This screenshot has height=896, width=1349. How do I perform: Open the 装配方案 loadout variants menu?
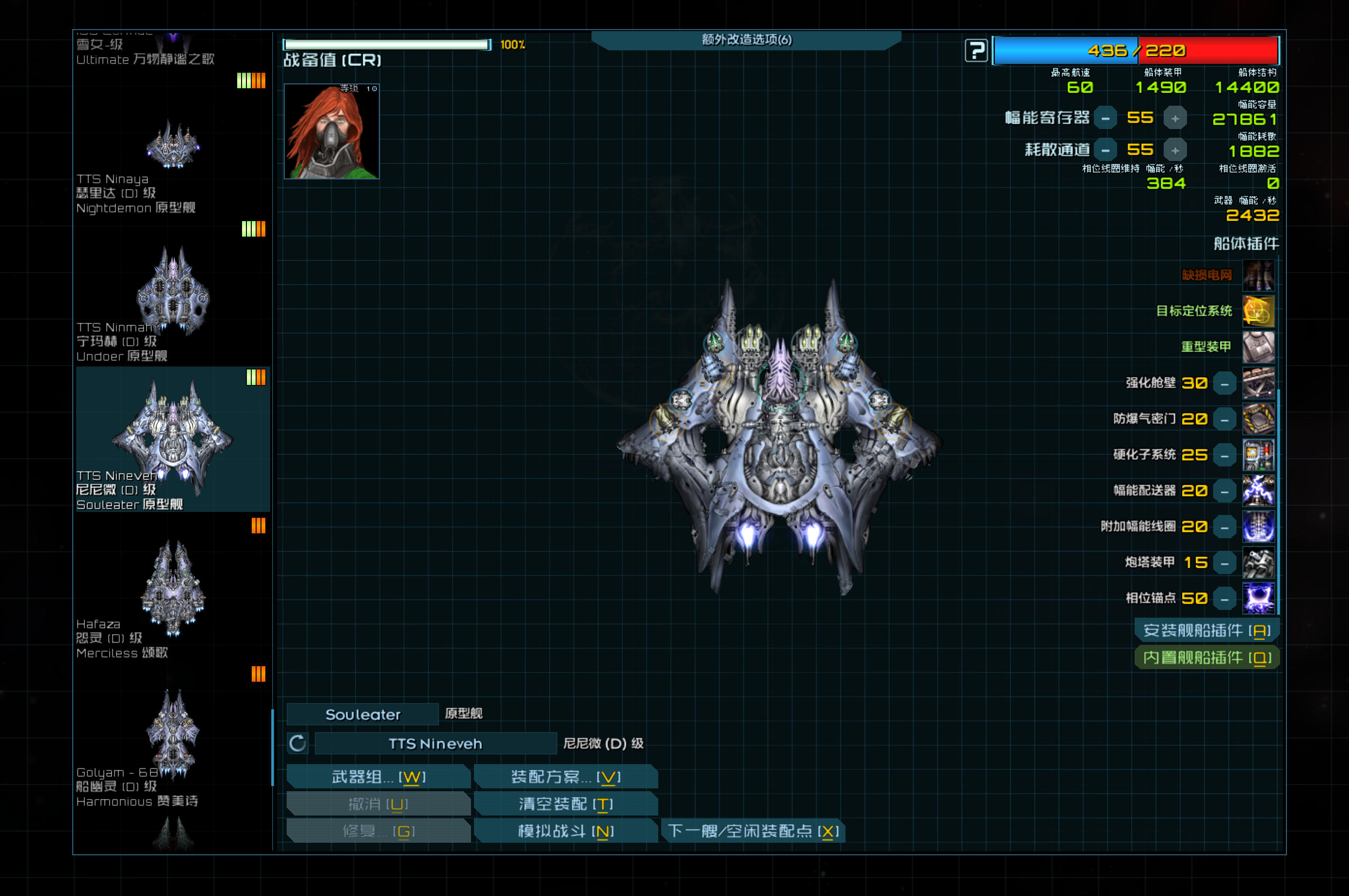(565, 777)
